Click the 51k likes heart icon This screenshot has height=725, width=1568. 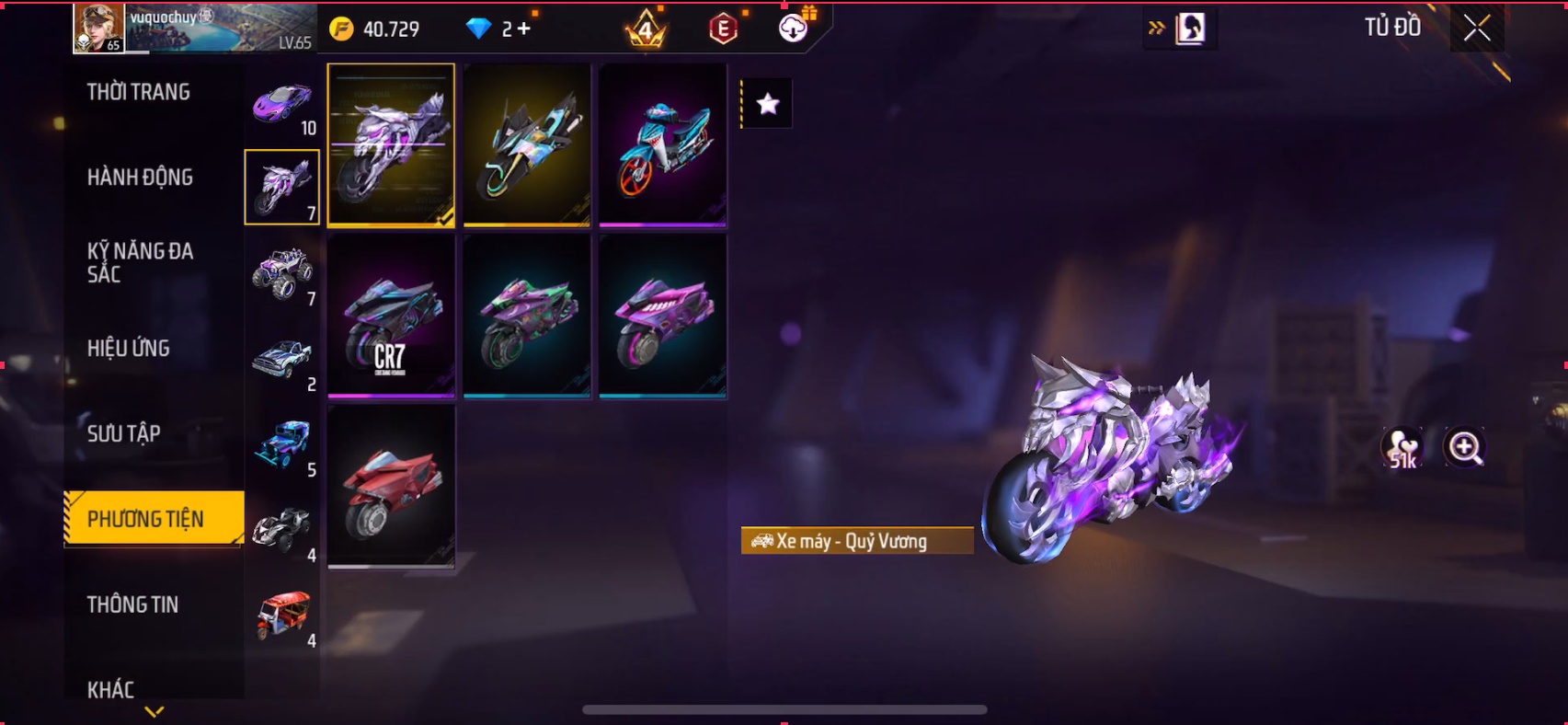coord(1402,448)
